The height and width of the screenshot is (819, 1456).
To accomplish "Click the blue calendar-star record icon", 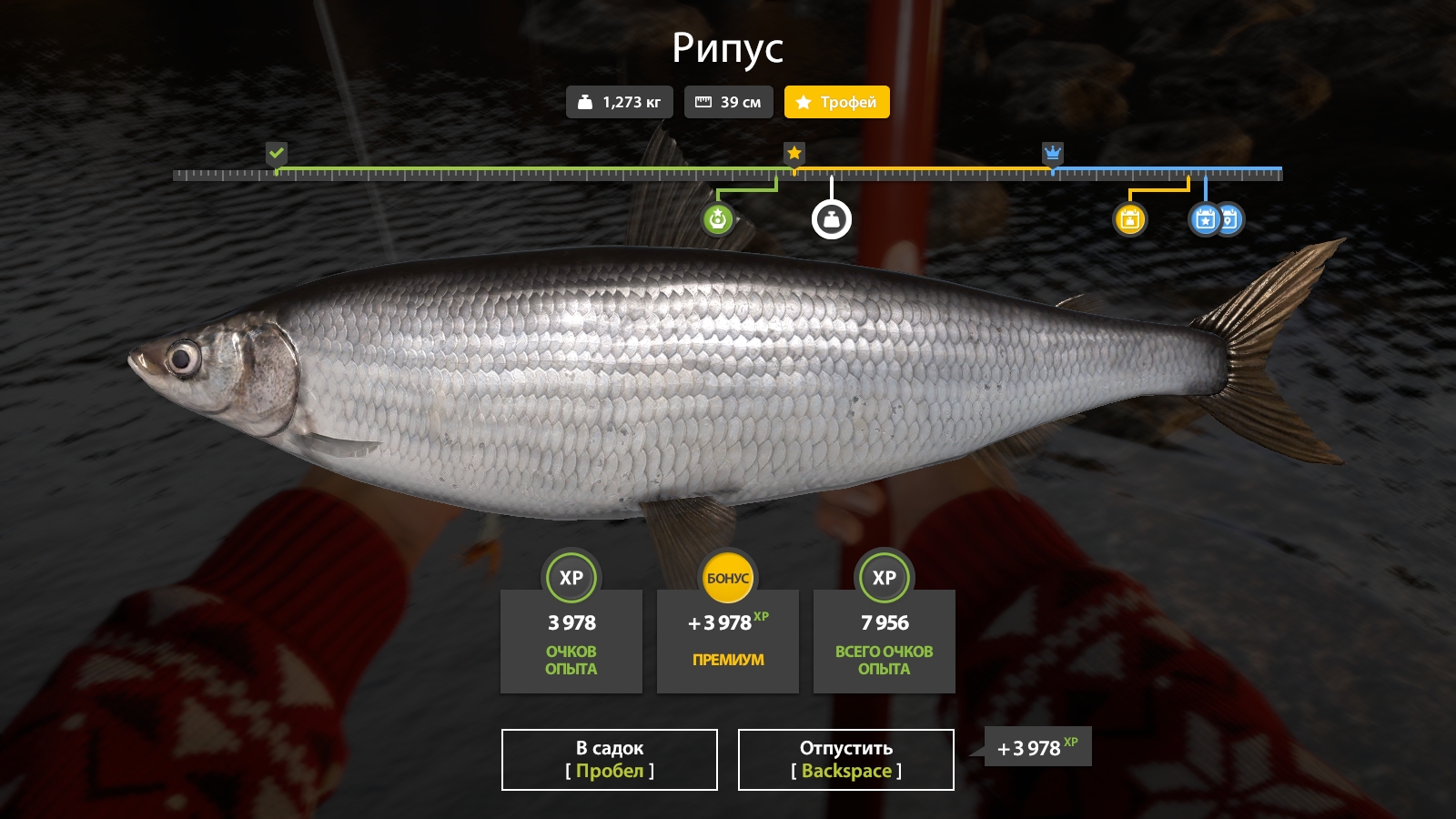I will point(1203,218).
